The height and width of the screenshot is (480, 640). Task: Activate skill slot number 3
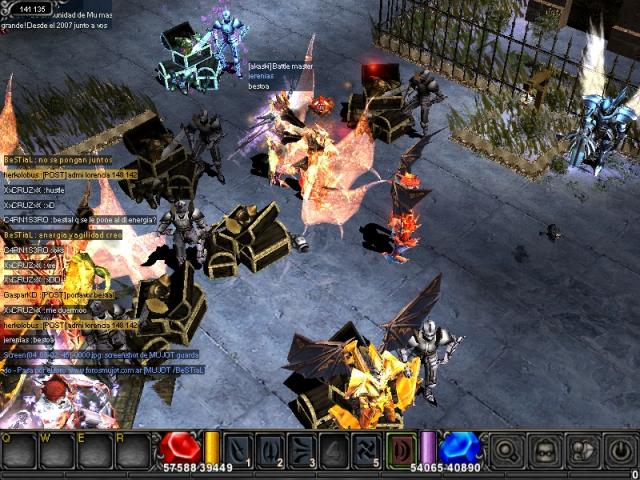coord(303,450)
